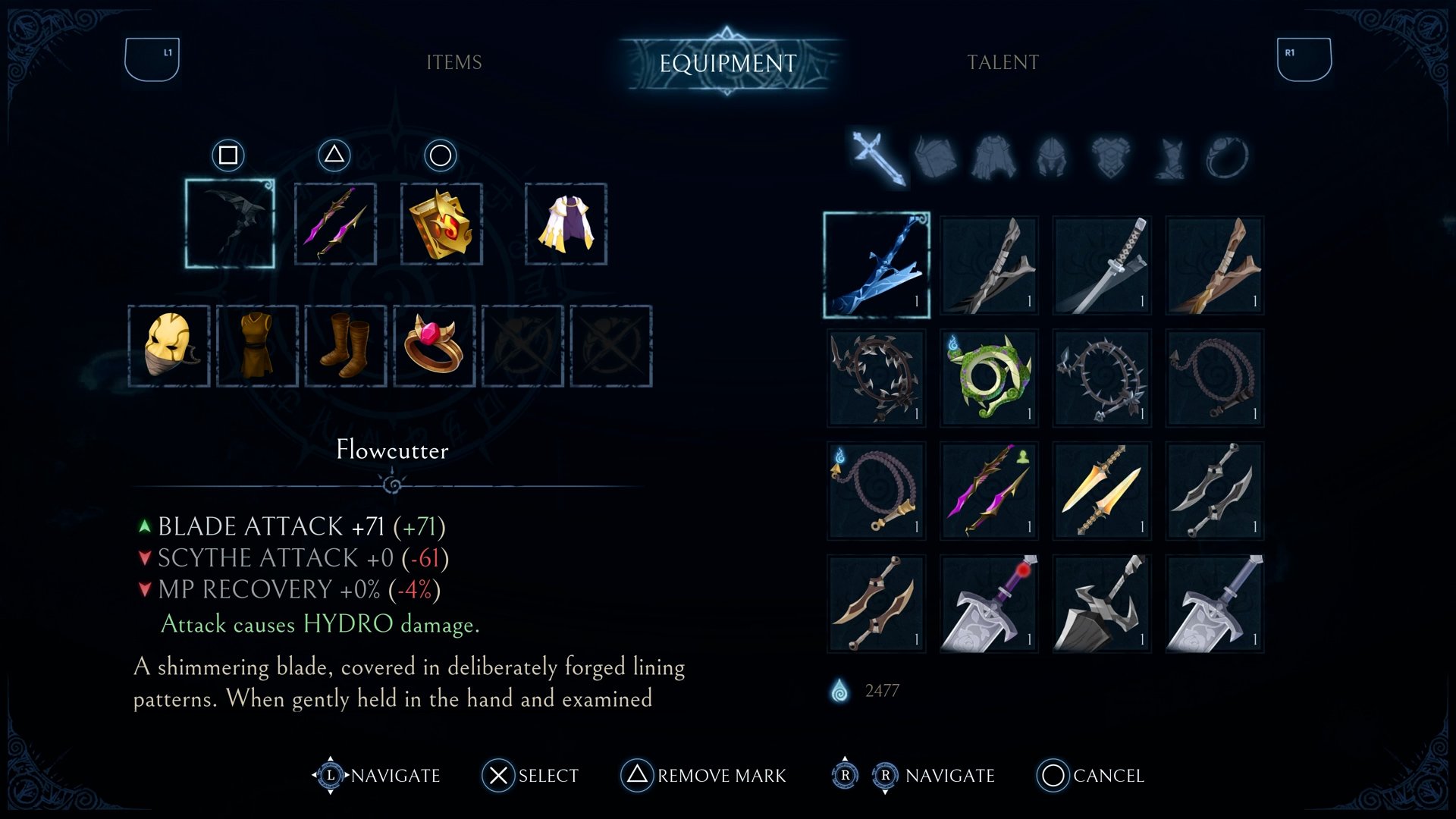Select the equipped brown tunic slot
1456x819 pixels.
point(257,346)
